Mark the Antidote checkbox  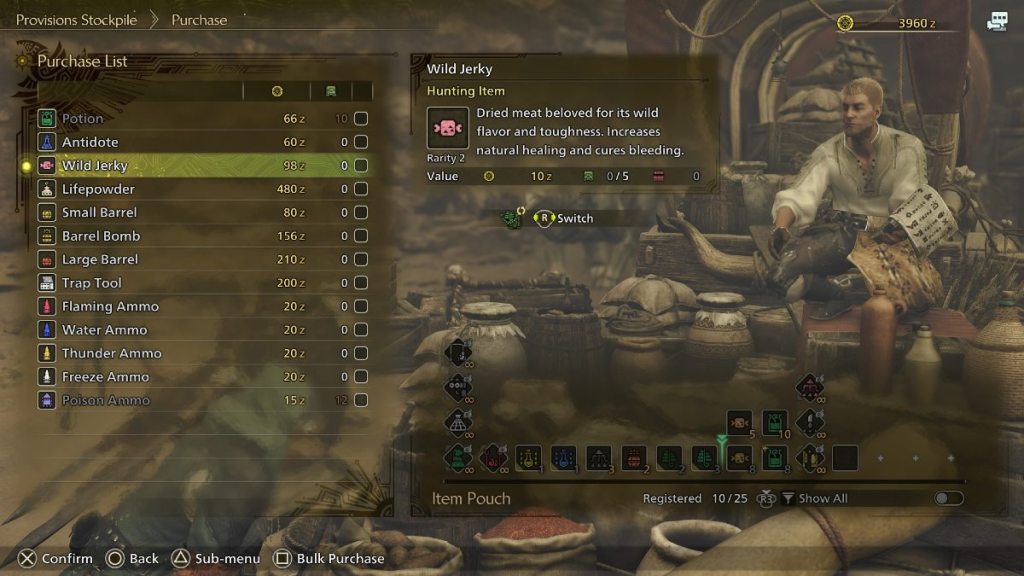361,142
